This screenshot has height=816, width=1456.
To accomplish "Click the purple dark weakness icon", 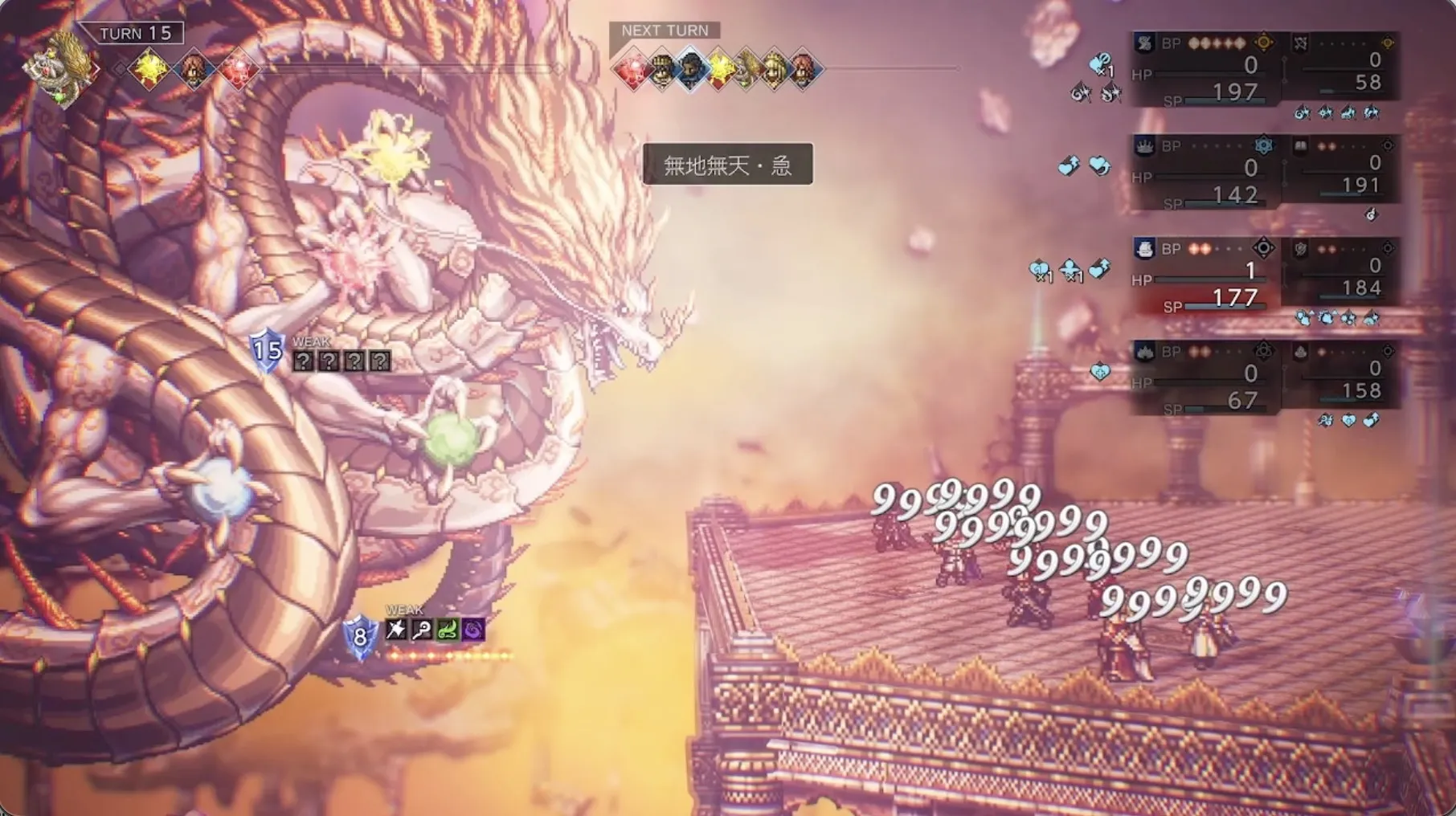I will point(473,630).
